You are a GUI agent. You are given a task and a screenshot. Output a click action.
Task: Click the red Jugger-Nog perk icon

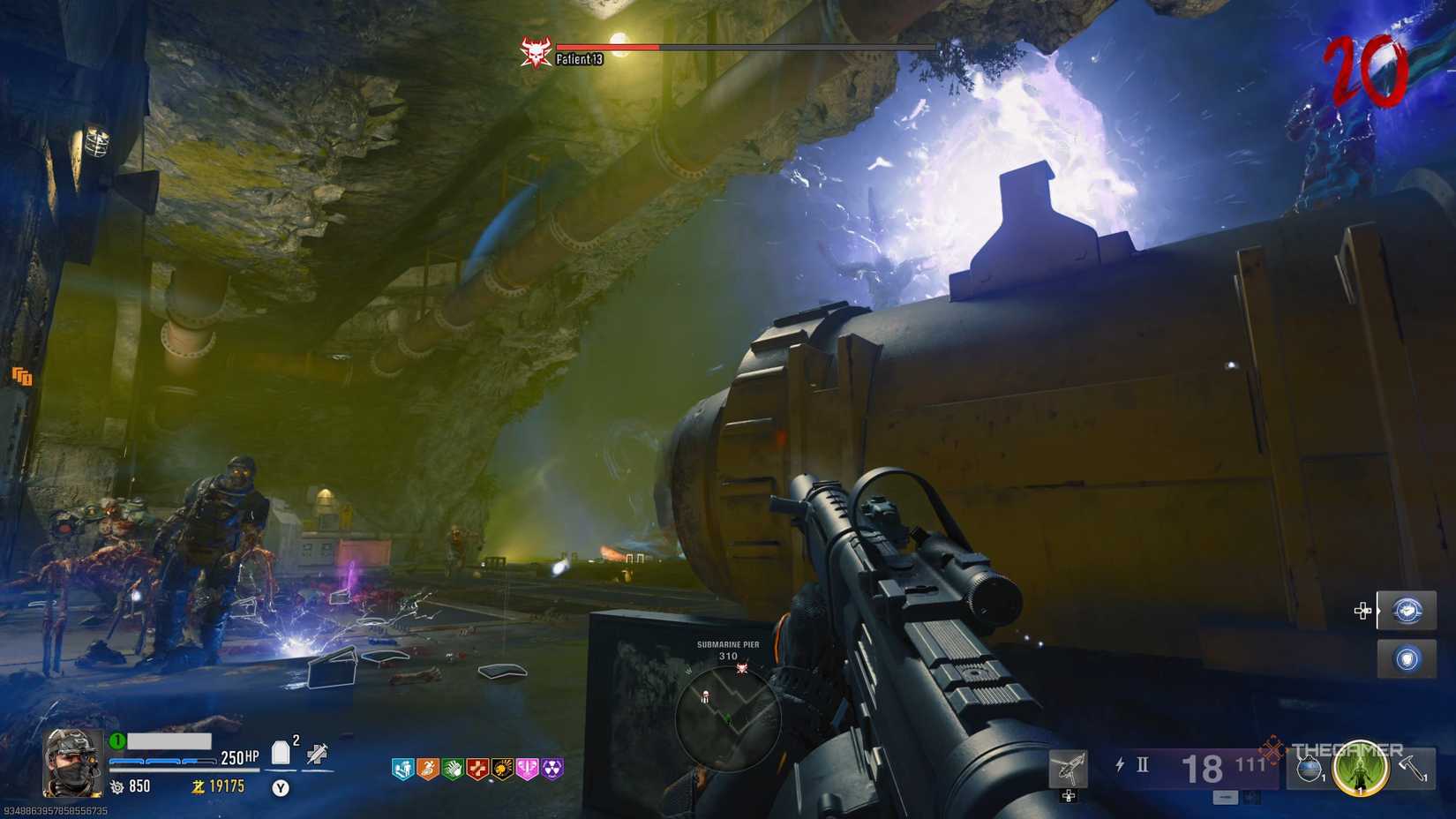(x=476, y=768)
